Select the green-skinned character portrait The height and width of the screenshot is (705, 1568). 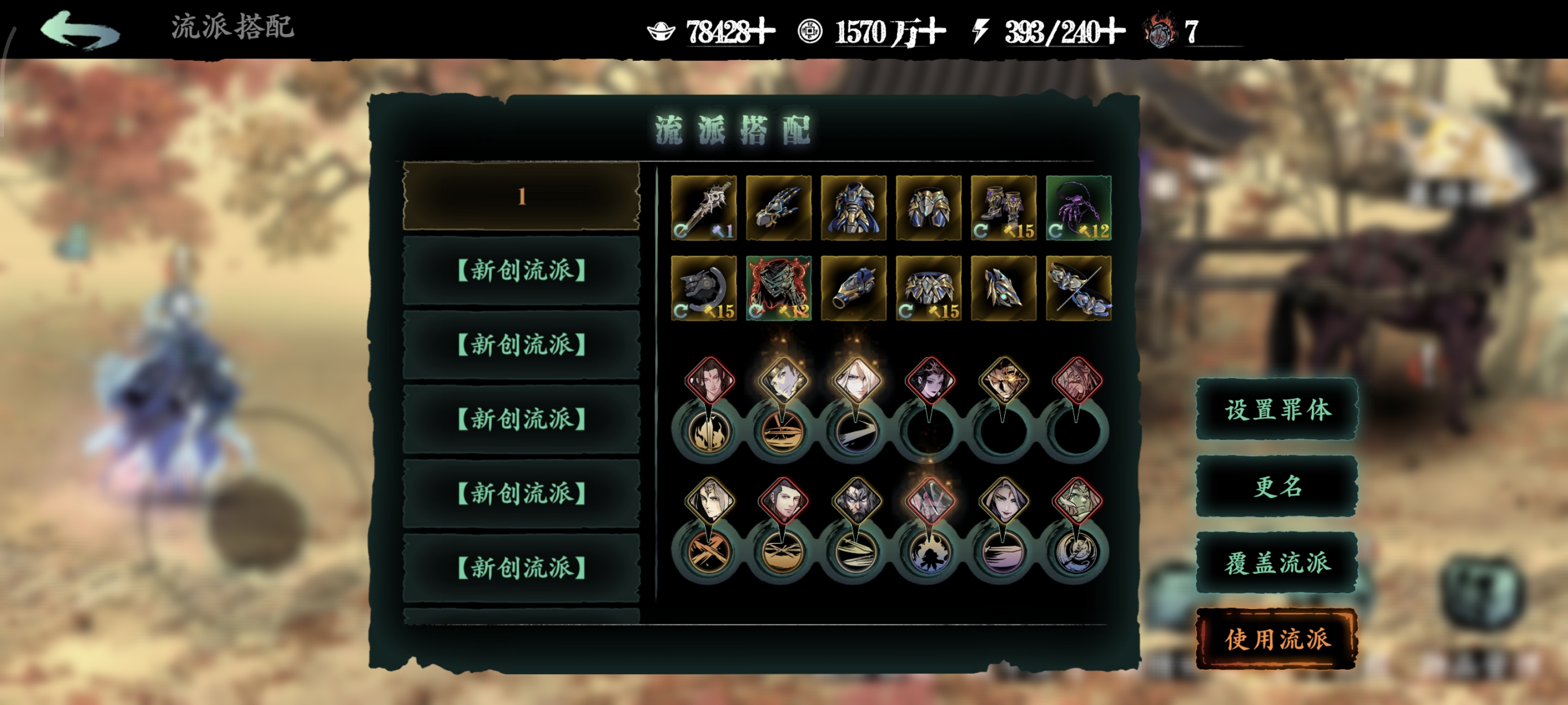click(1077, 502)
